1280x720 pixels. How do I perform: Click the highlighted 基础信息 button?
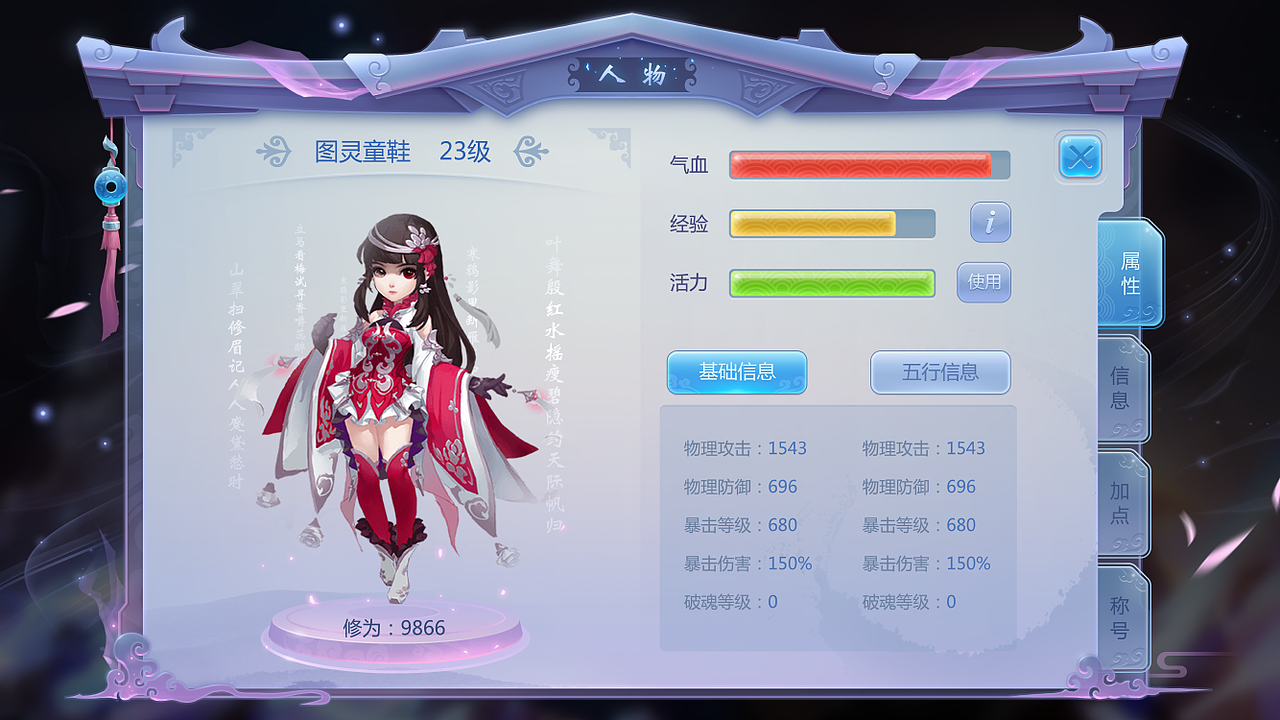[737, 371]
